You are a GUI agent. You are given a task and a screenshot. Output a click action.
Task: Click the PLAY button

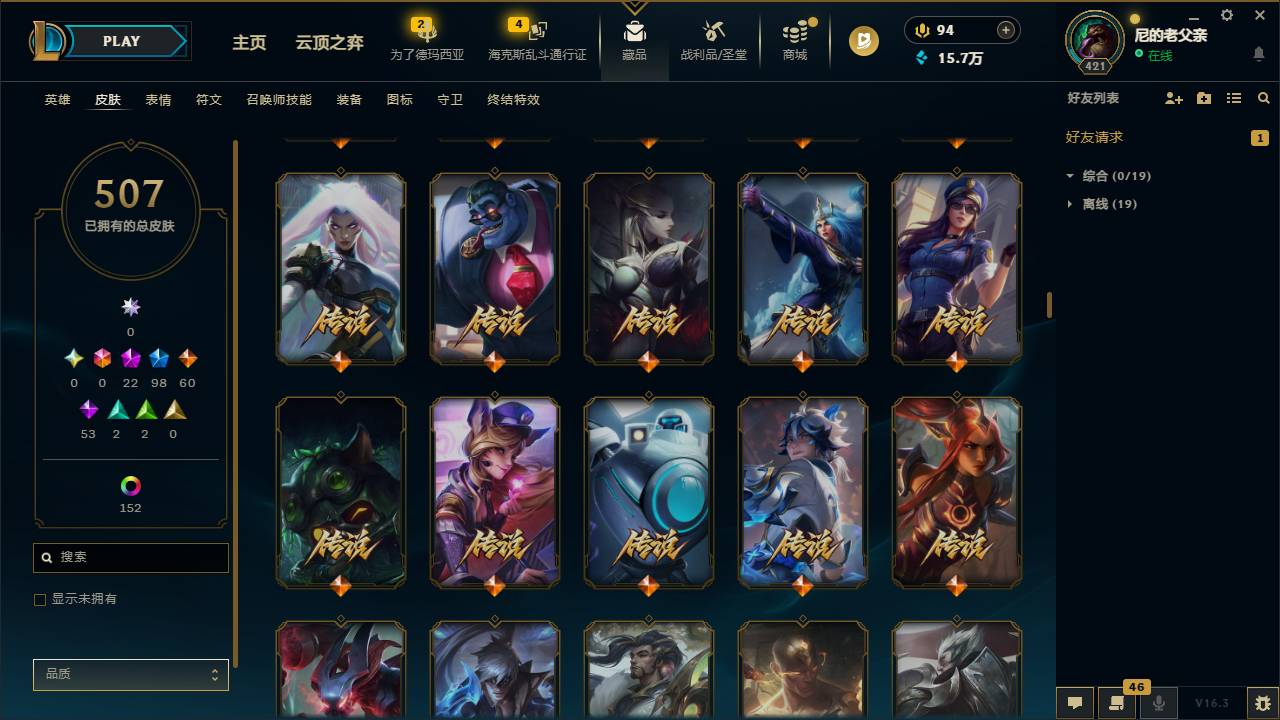tap(121, 41)
